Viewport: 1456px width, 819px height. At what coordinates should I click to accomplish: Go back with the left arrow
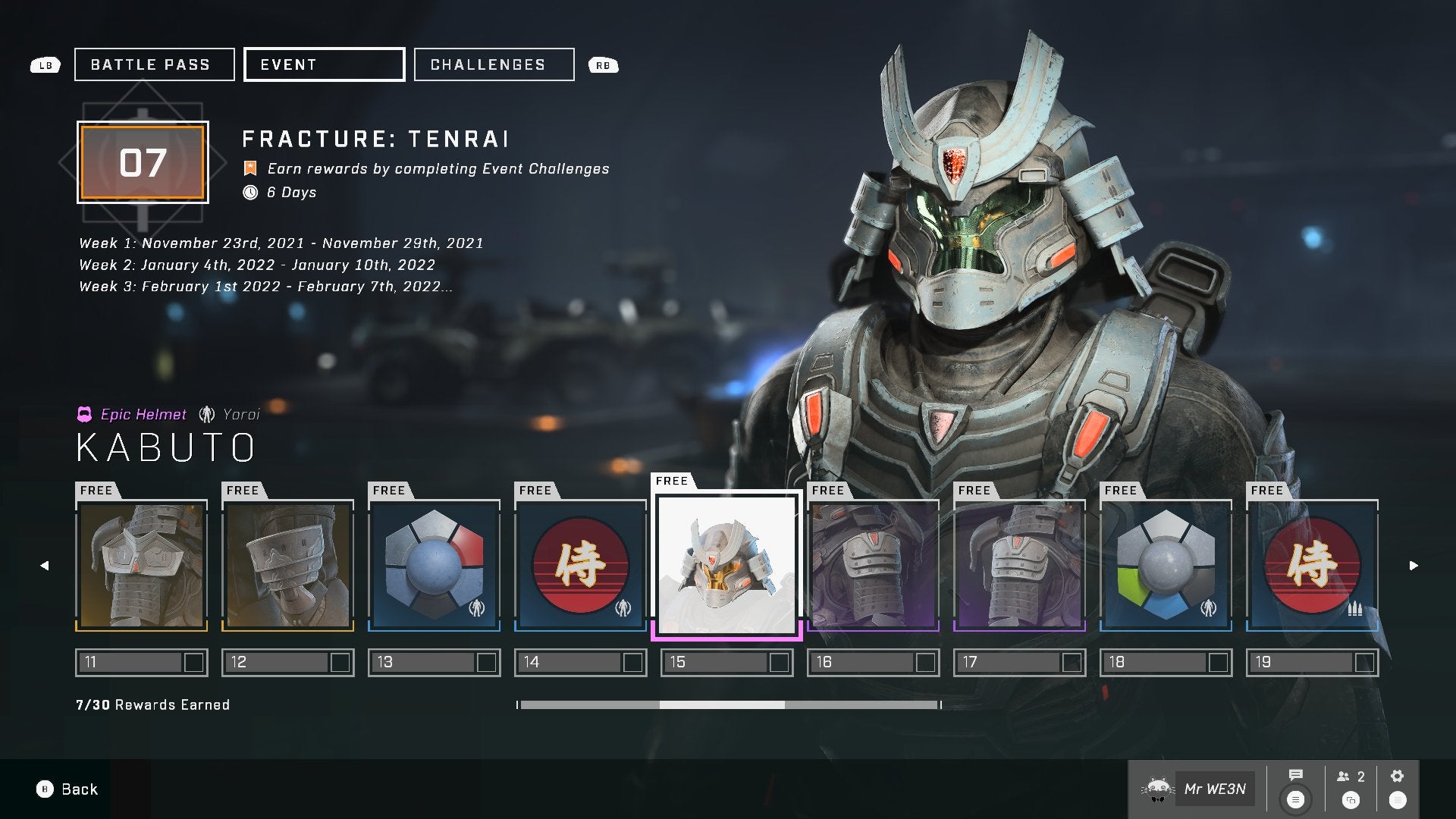(44, 565)
